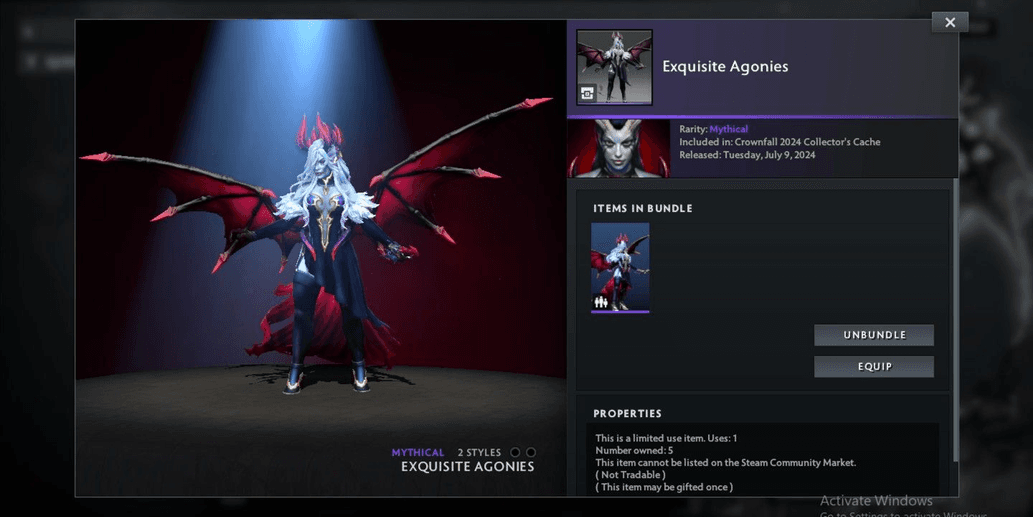
Task: Click the Exquisite Agonies header thumbnail
Action: coord(614,67)
